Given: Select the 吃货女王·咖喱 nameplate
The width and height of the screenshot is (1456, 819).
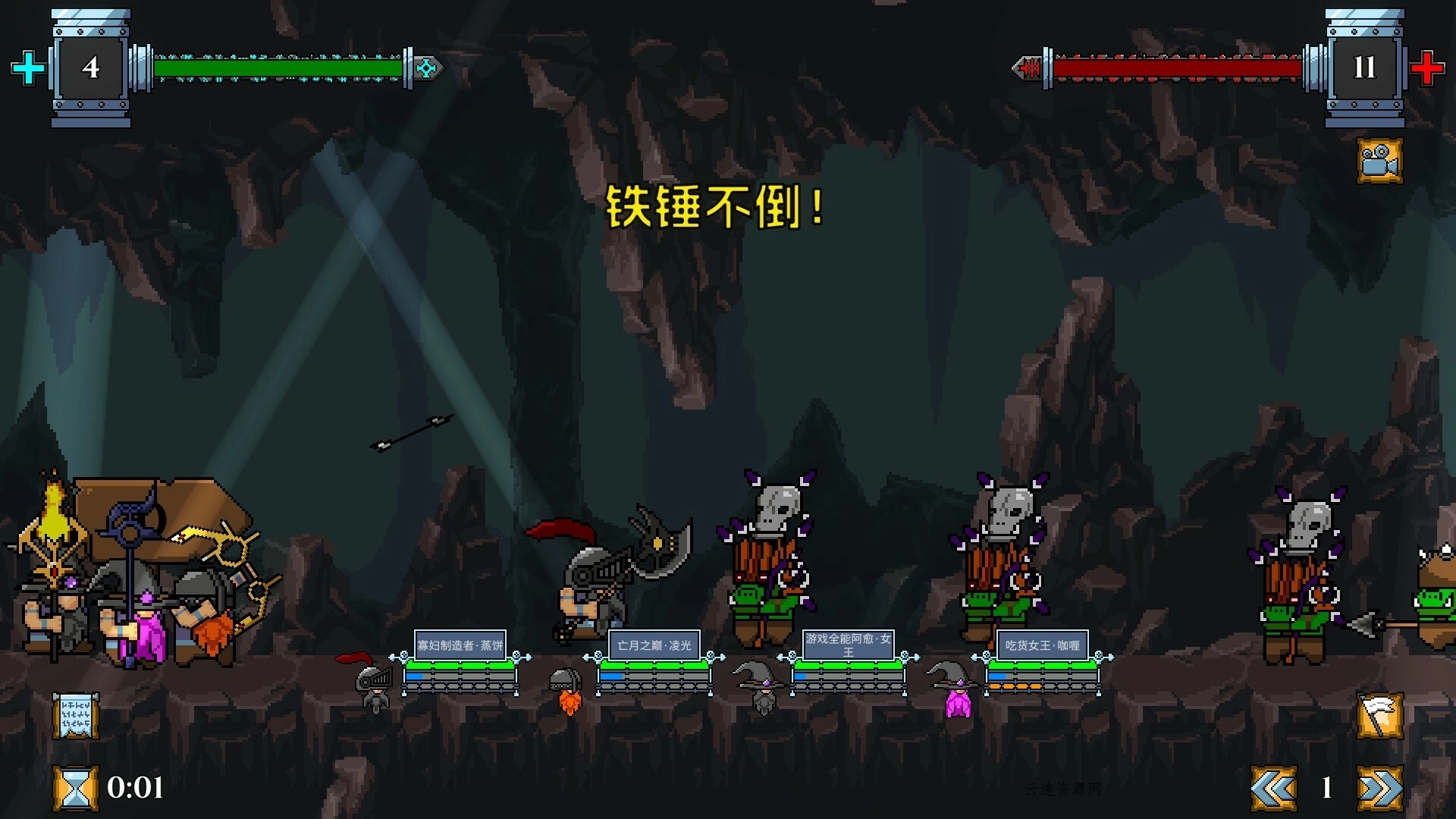Looking at the screenshot, I should tap(1040, 645).
